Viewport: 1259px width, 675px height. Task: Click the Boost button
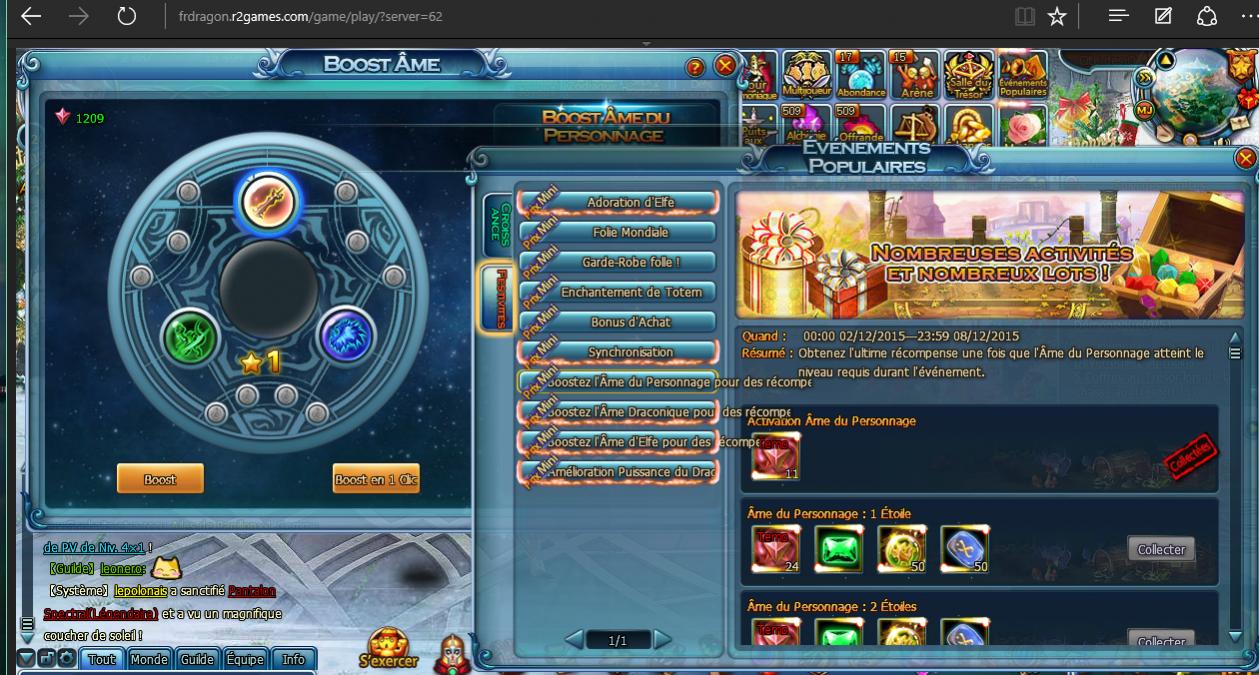click(160, 479)
